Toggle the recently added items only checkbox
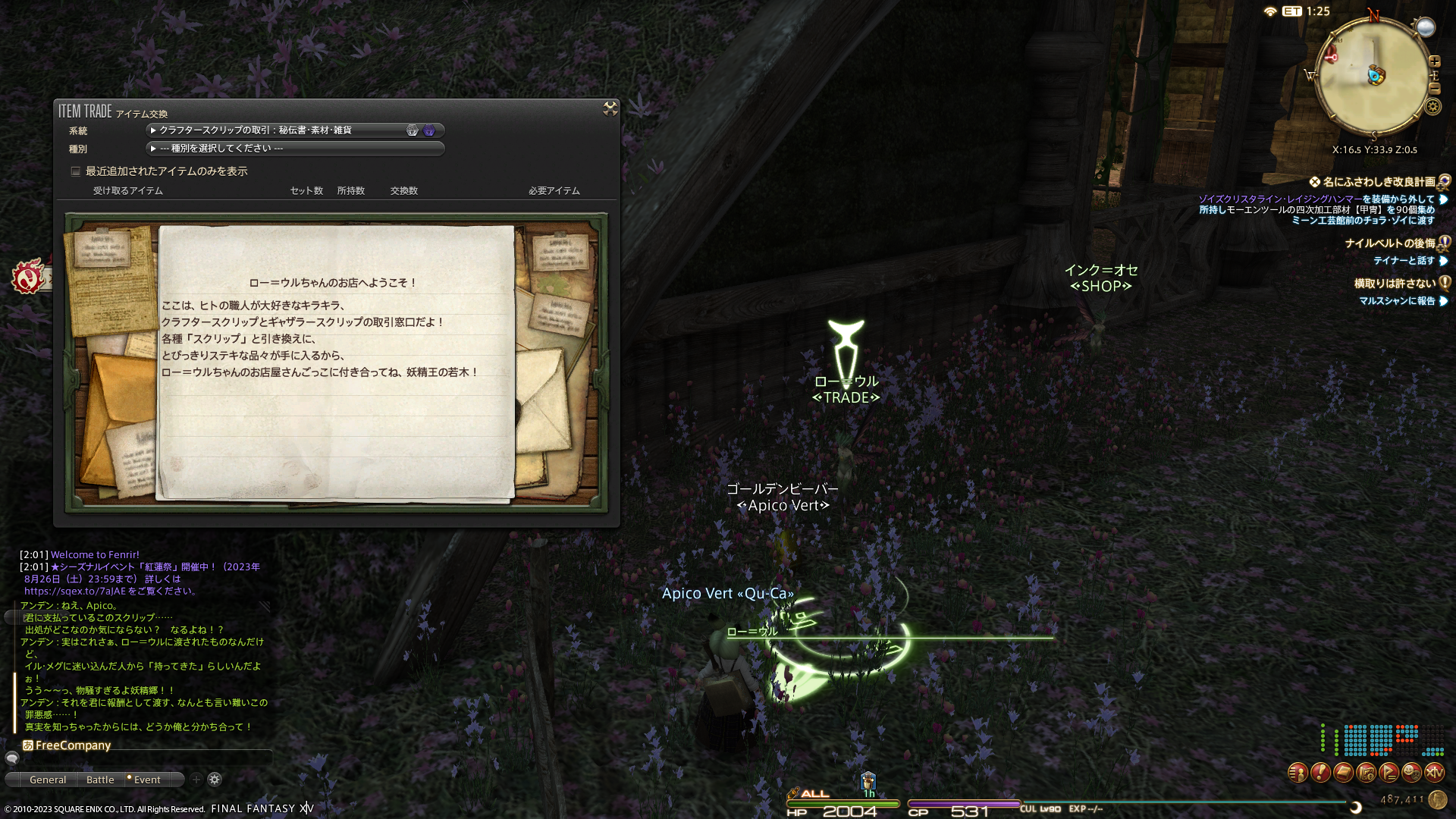 (76, 171)
